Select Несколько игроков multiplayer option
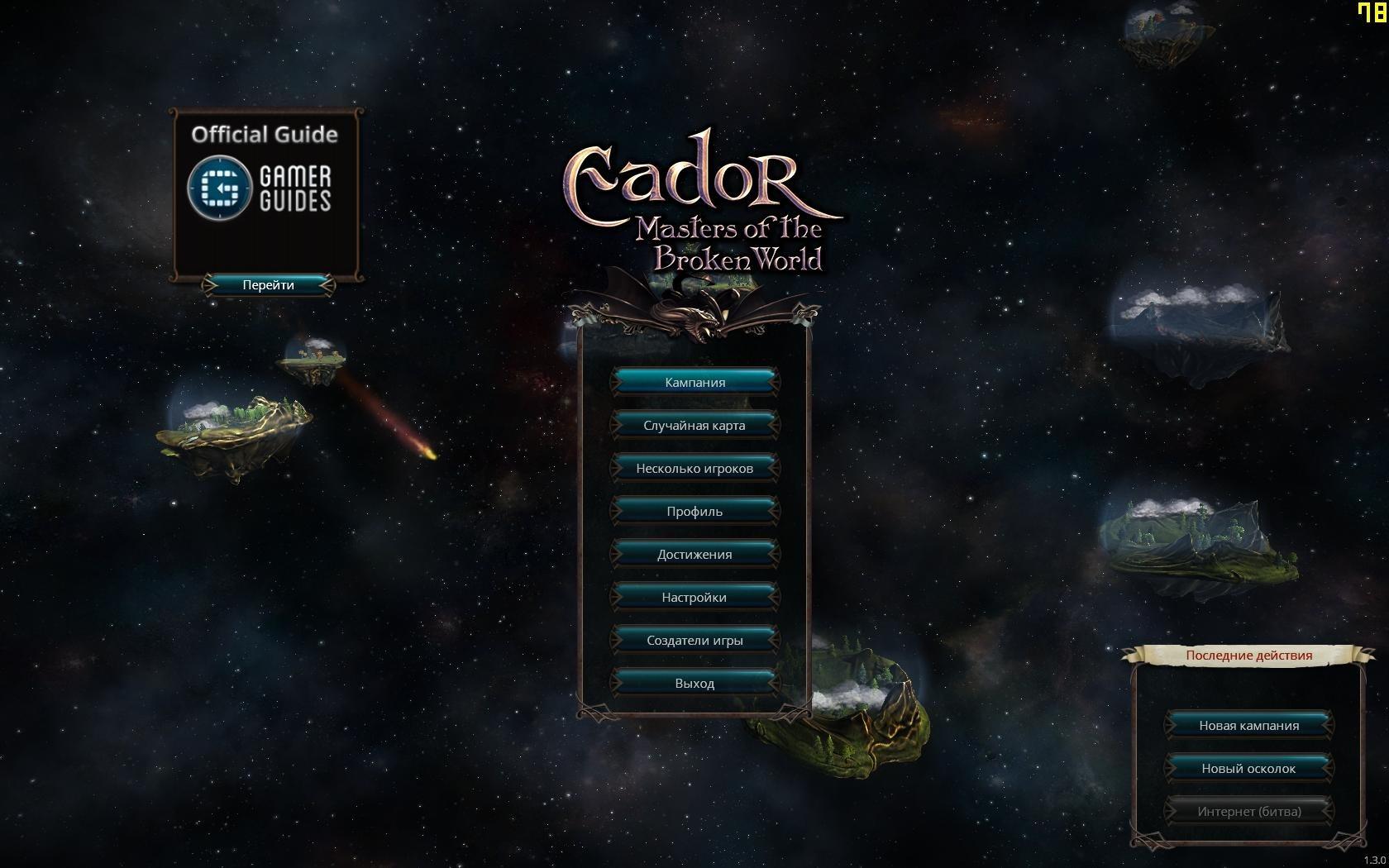This screenshot has width=1389, height=868. tap(694, 468)
